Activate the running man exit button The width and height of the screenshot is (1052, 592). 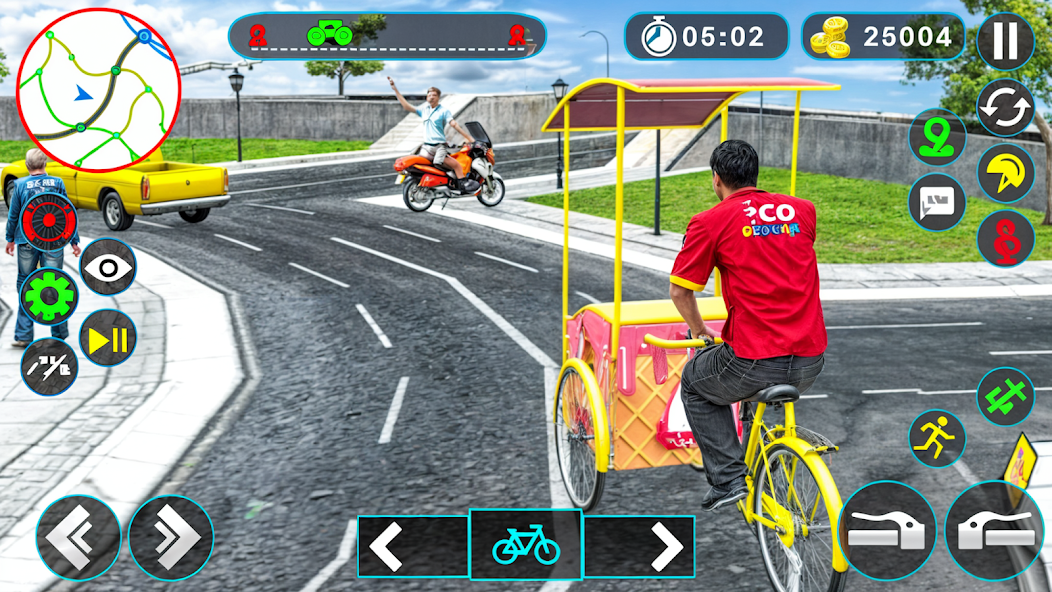[x=937, y=439]
